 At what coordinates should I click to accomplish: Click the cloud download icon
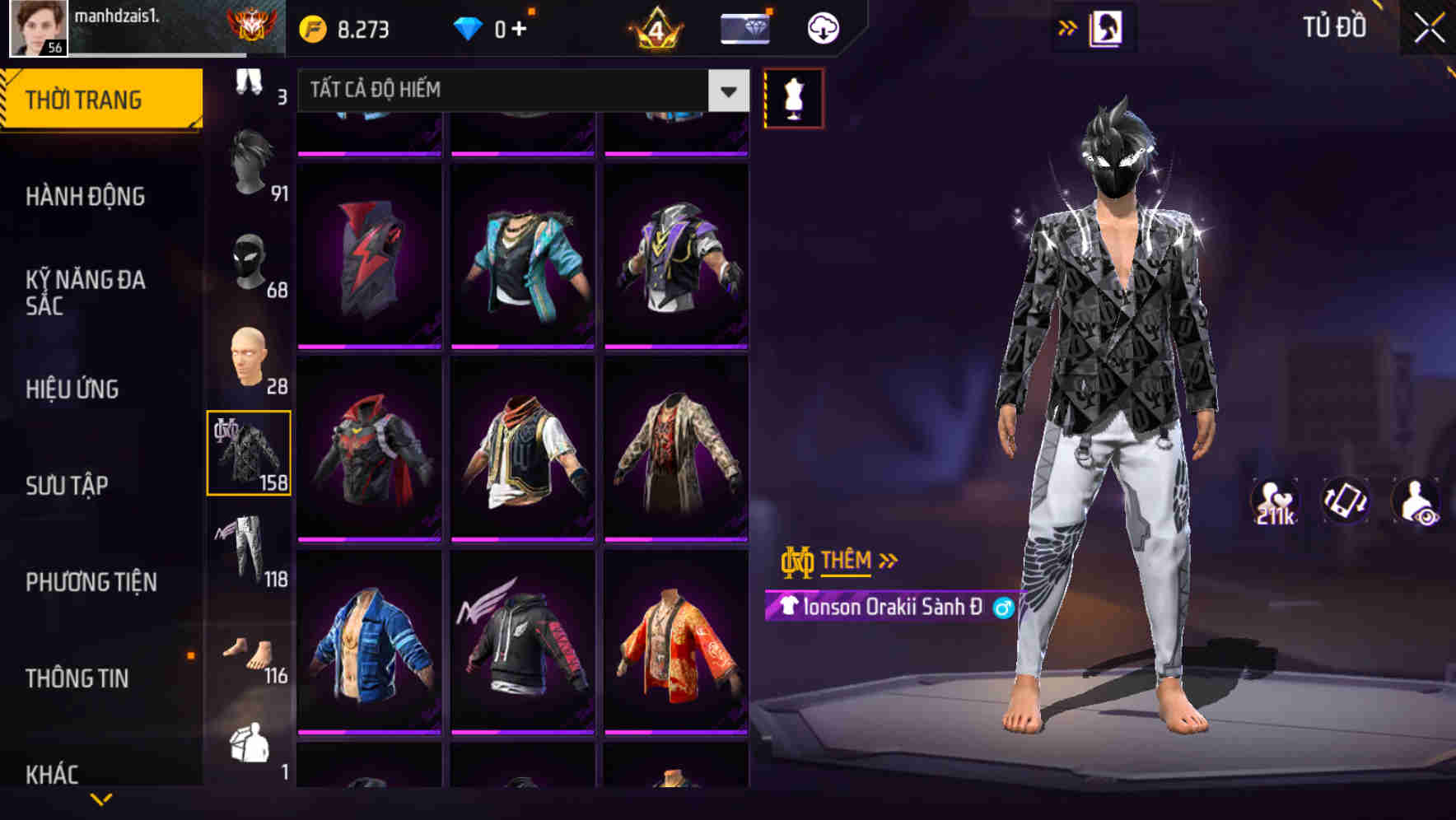(x=821, y=27)
